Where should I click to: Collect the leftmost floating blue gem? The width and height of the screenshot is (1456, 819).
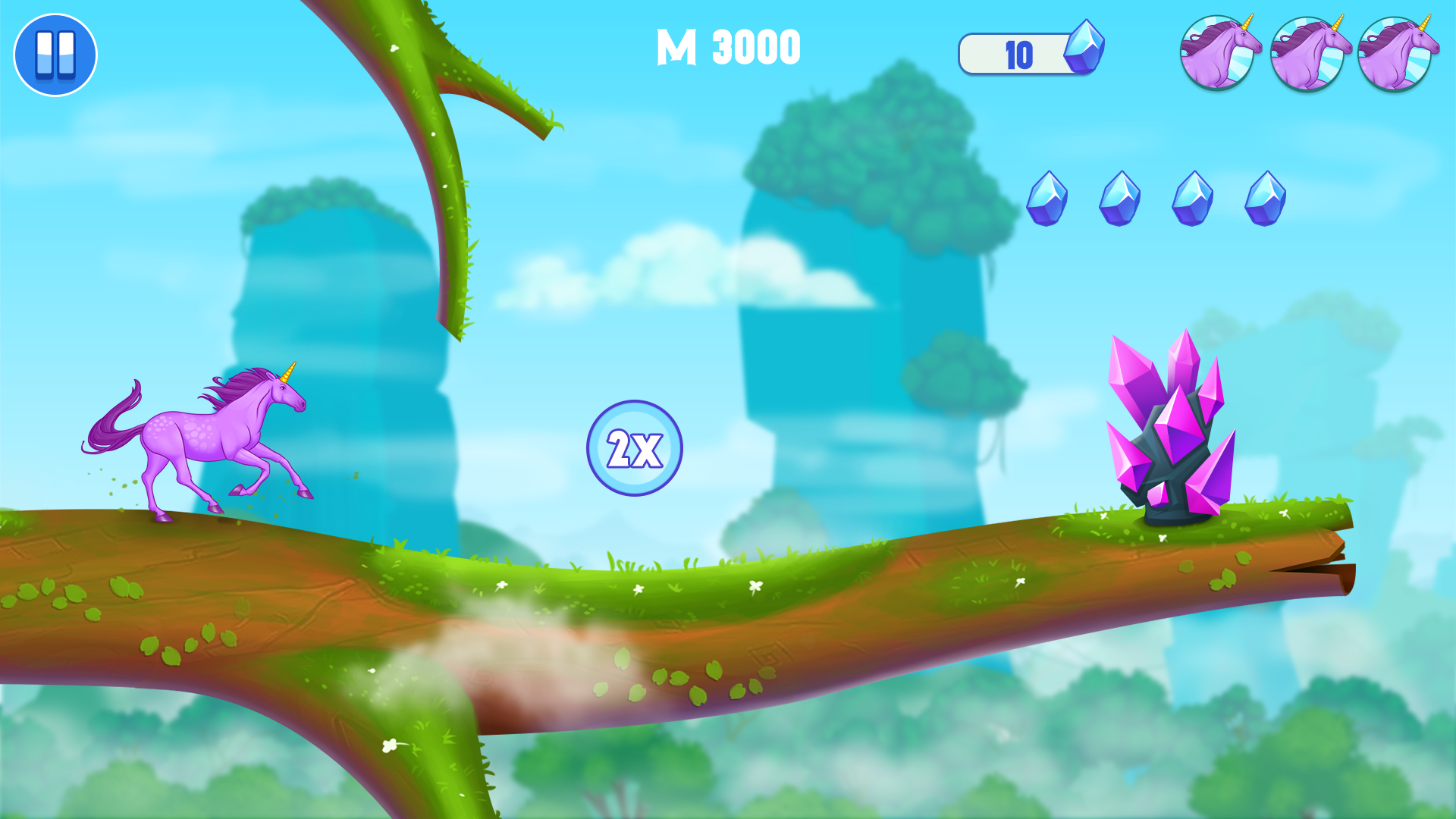1047,199
